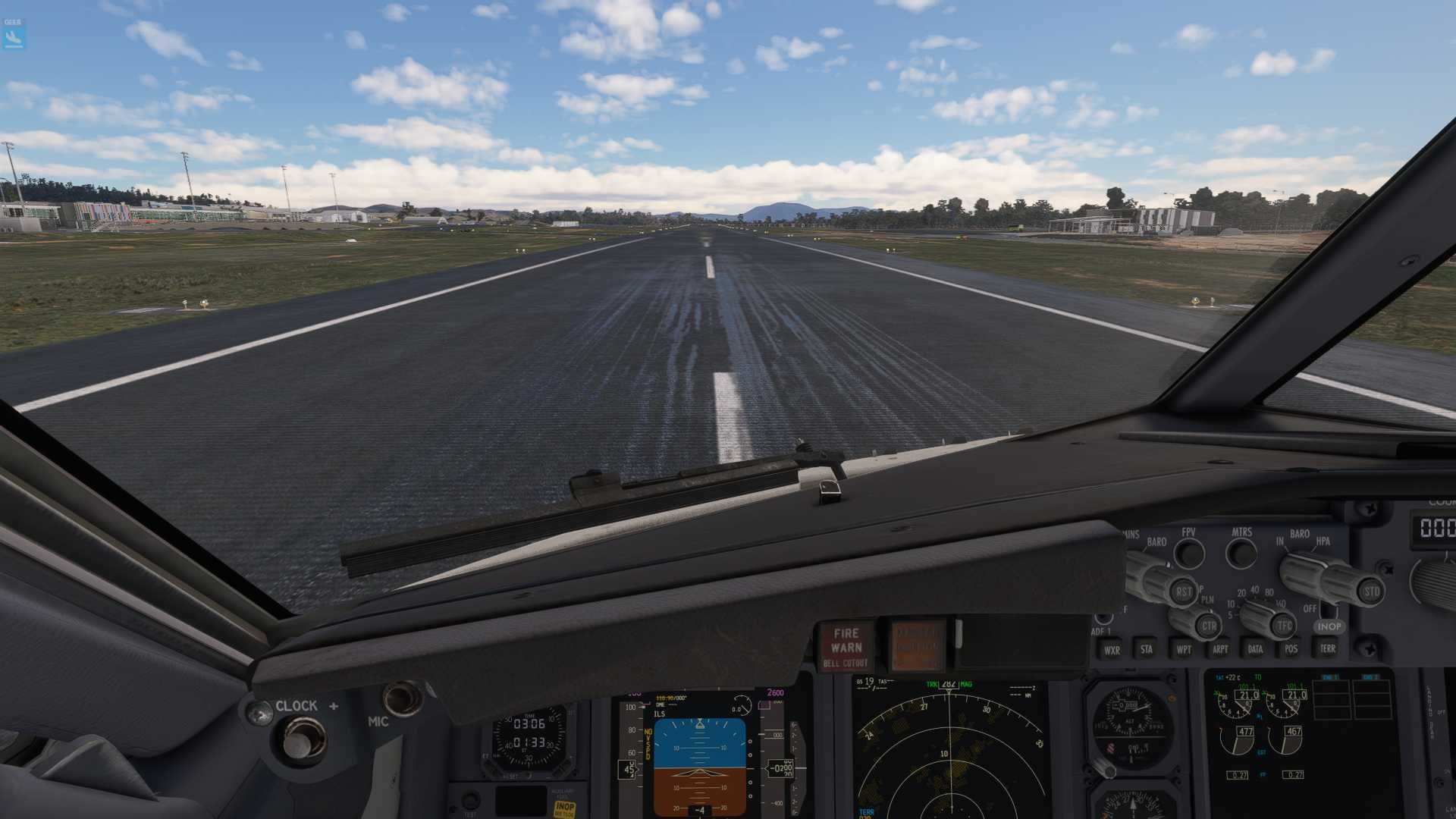
Task: Toggle the MTRS metric altitude display
Action: click(x=1241, y=551)
